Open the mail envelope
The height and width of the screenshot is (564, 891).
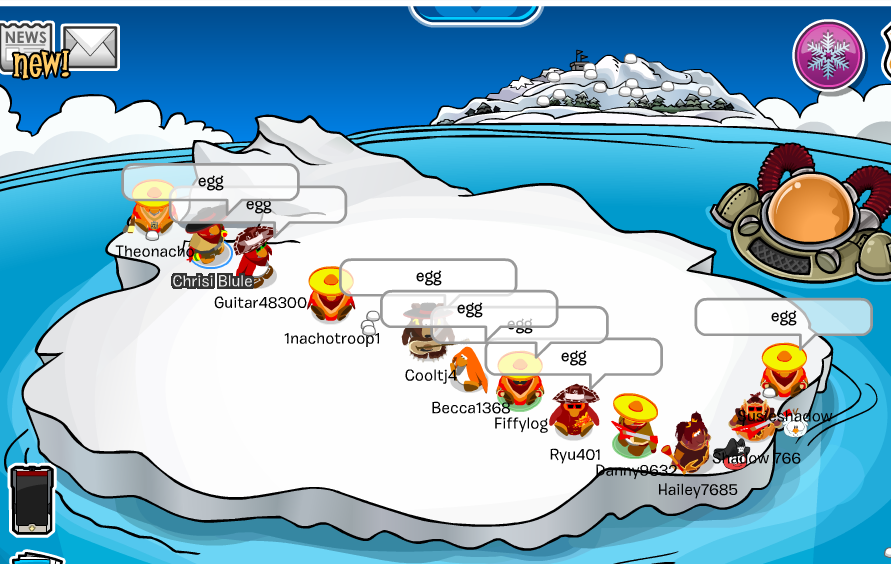pos(91,46)
